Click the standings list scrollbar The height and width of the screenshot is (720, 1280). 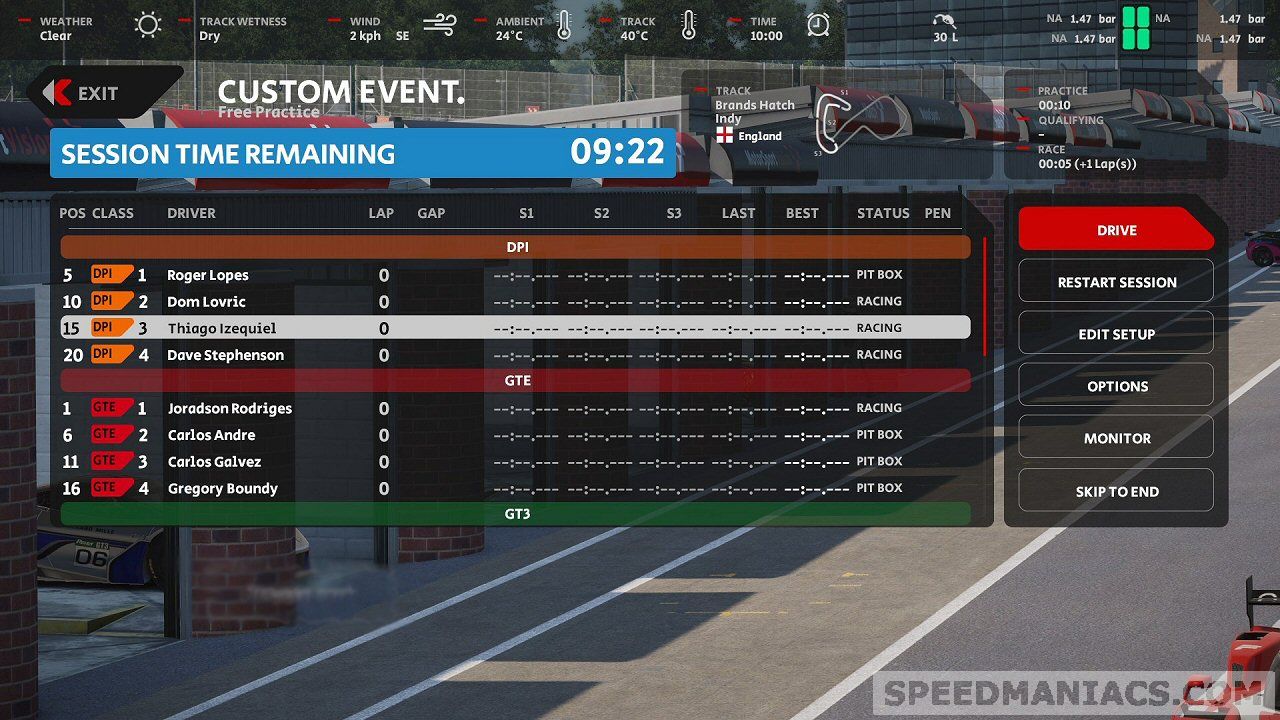(x=985, y=296)
